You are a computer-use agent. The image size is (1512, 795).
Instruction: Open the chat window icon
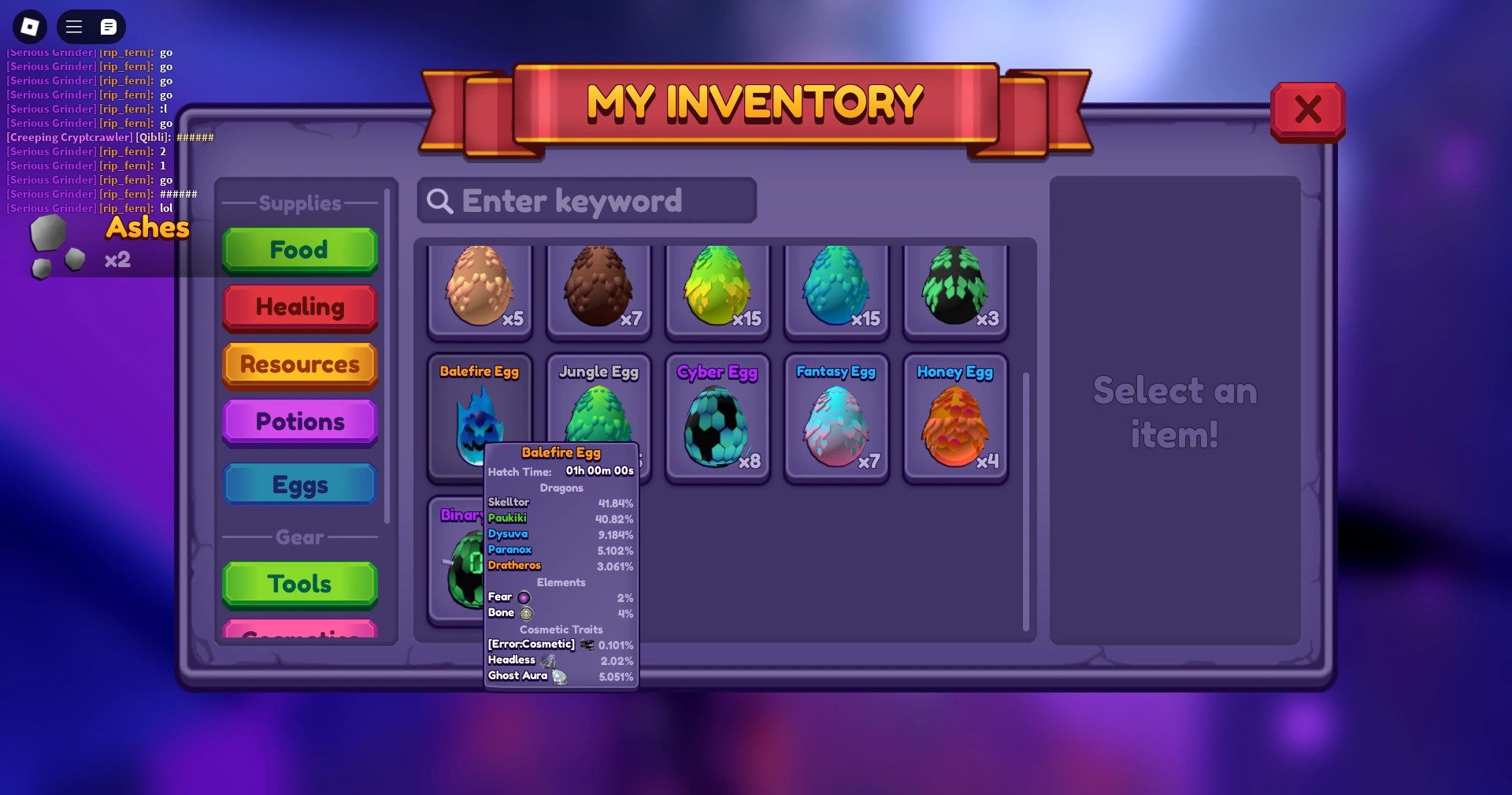108,26
